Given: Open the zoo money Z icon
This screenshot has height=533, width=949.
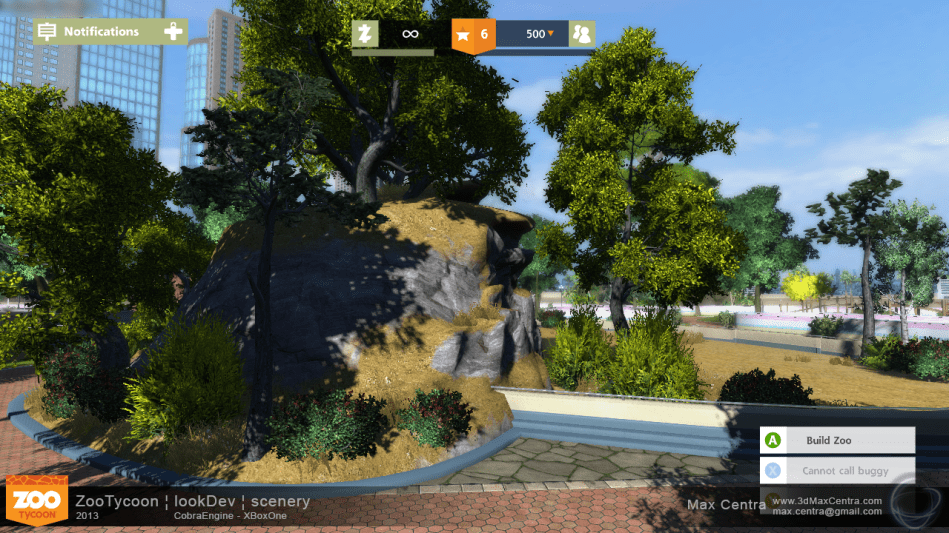Looking at the screenshot, I should coord(365,34).
